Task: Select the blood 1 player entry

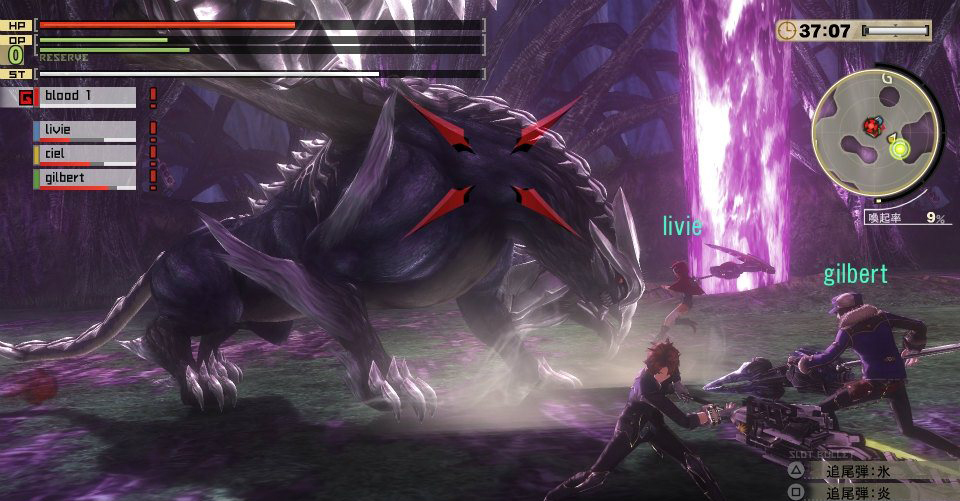Action: point(86,97)
